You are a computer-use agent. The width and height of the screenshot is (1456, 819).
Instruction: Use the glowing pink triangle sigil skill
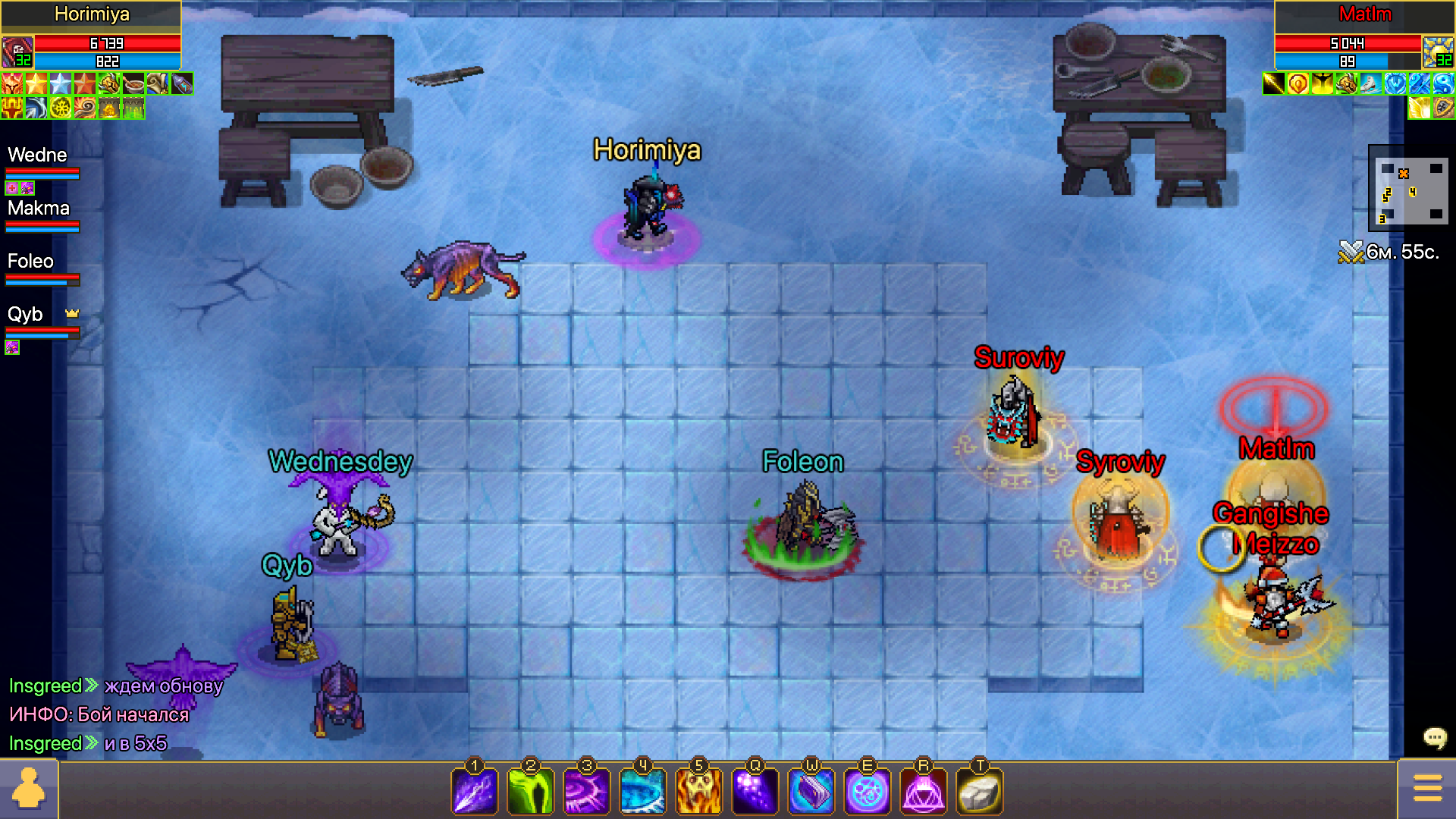[924, 791]
